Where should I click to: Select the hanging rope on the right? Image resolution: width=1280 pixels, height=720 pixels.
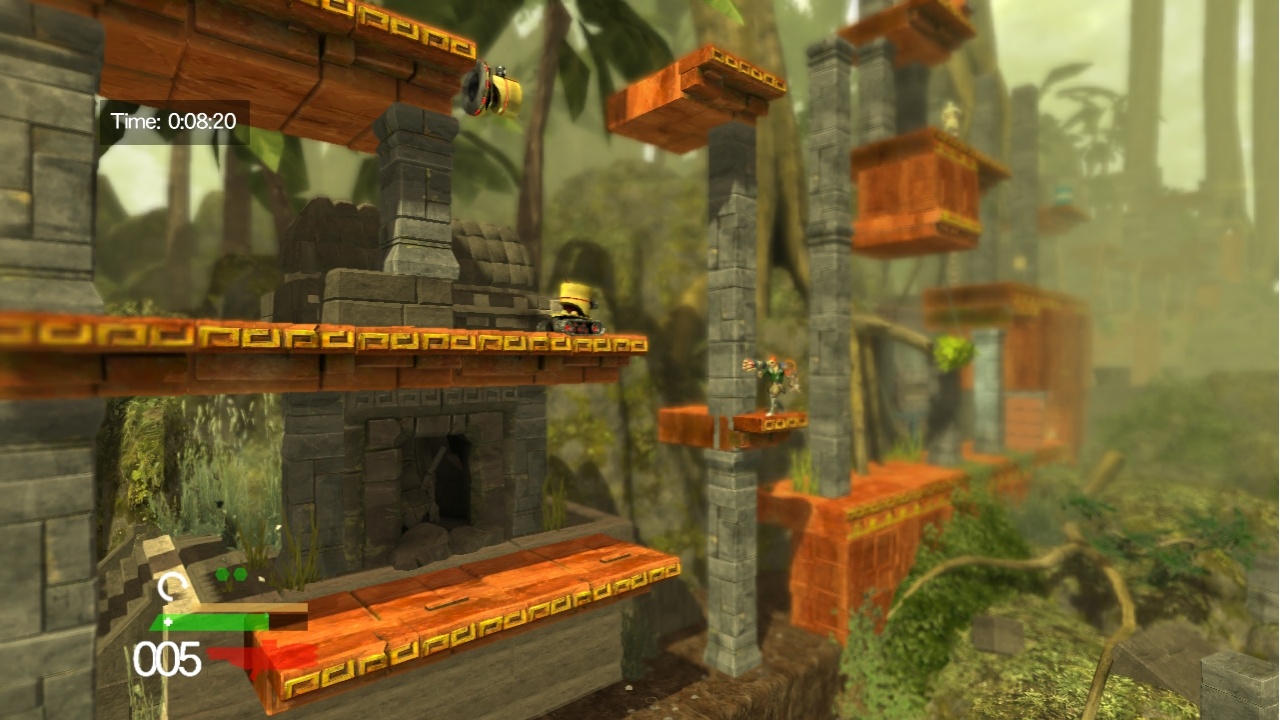pos(955,263)
